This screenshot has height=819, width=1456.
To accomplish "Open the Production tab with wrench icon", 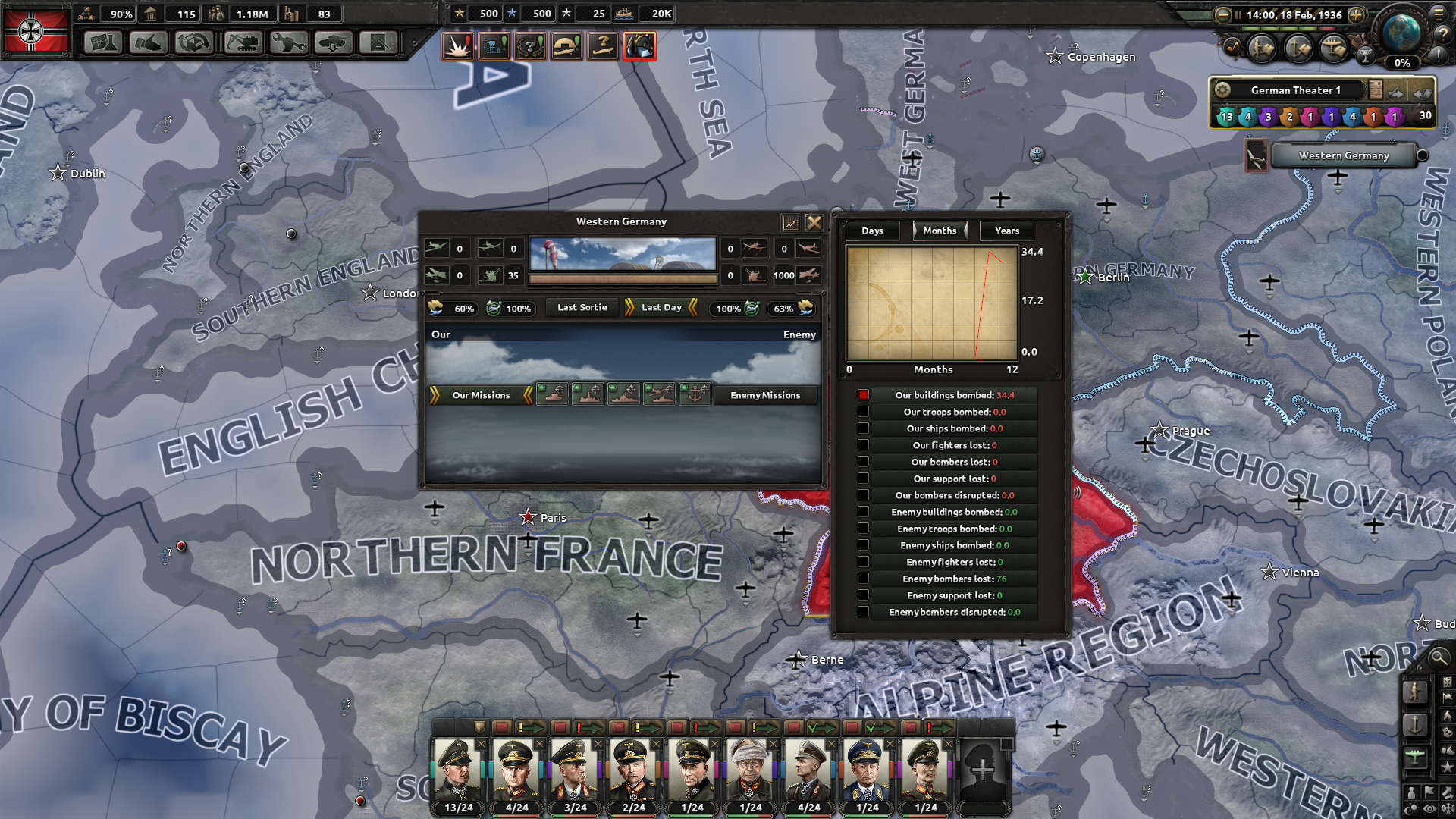I will tap(288, 43).
